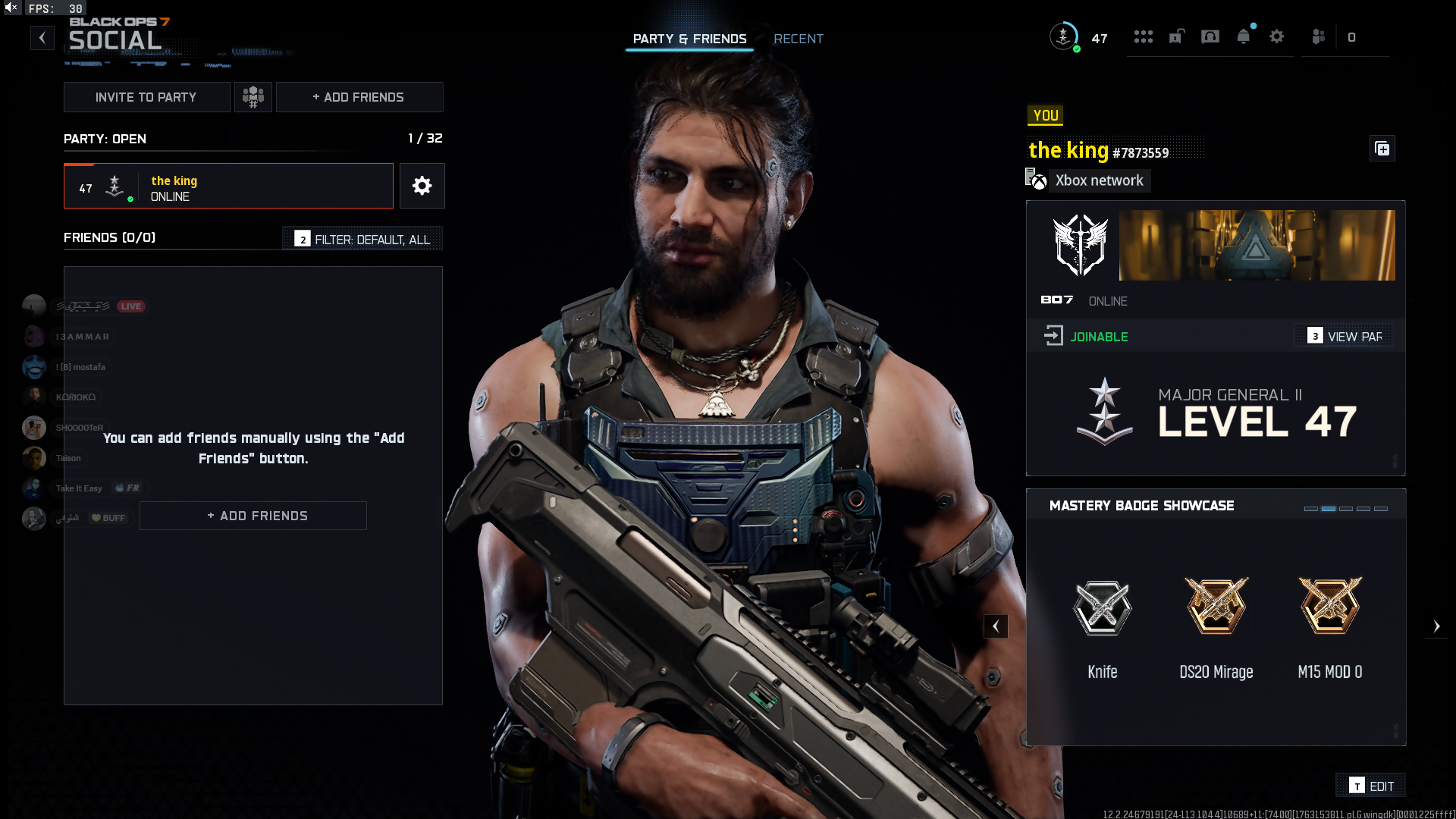Select the king party member row
The height and width of the screenshot is (819, 1456).
click(x=228, y=187)
